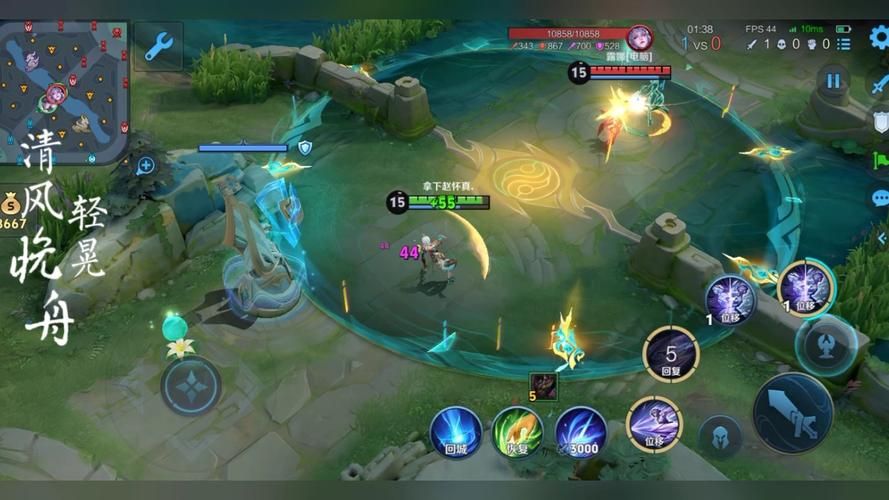Image resolution: width=889 pixels, height=500 pixels.
Task: Click the plus button under the minimap
Action: pos(146,166)
